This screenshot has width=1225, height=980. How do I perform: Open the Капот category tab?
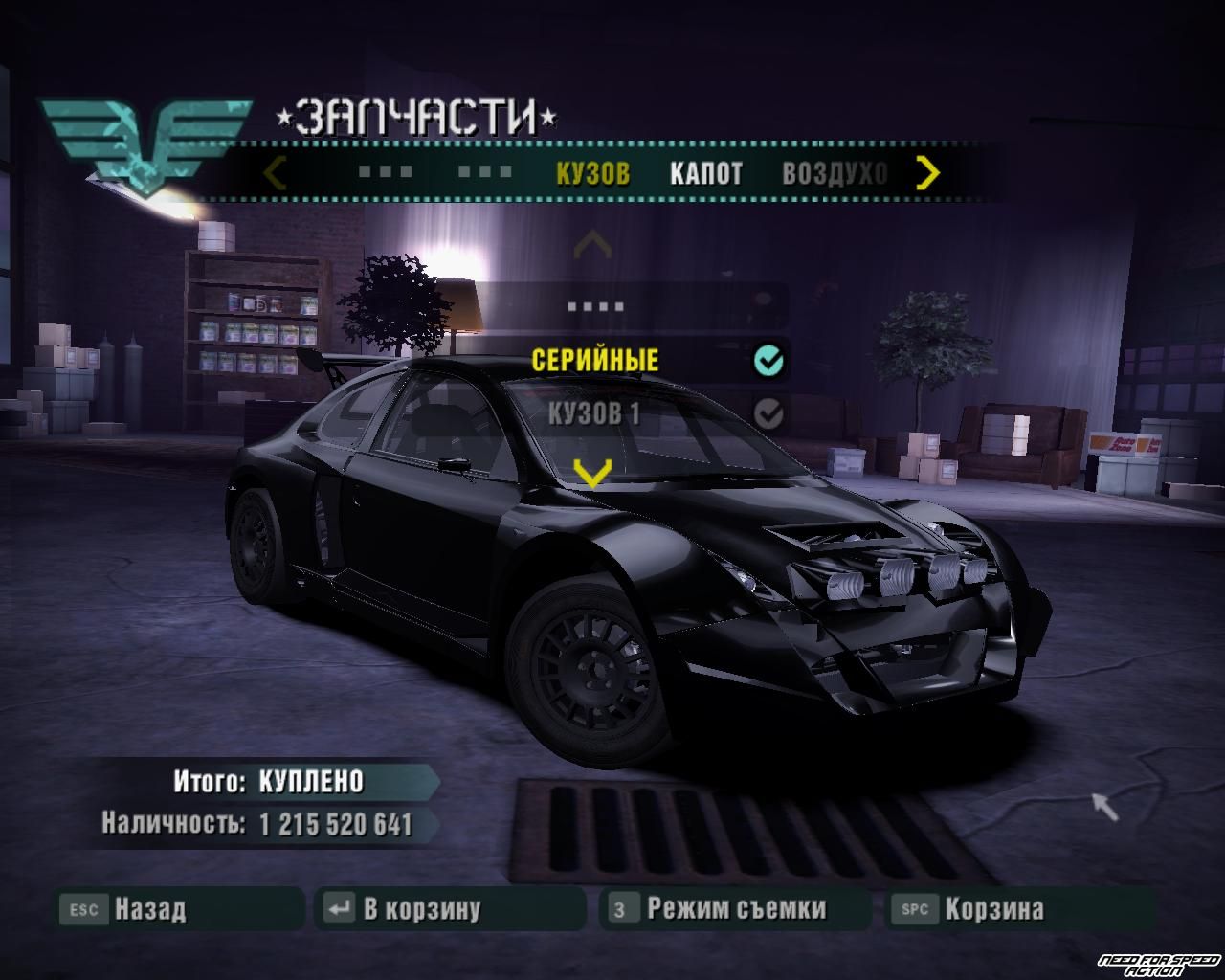point(705,173)
